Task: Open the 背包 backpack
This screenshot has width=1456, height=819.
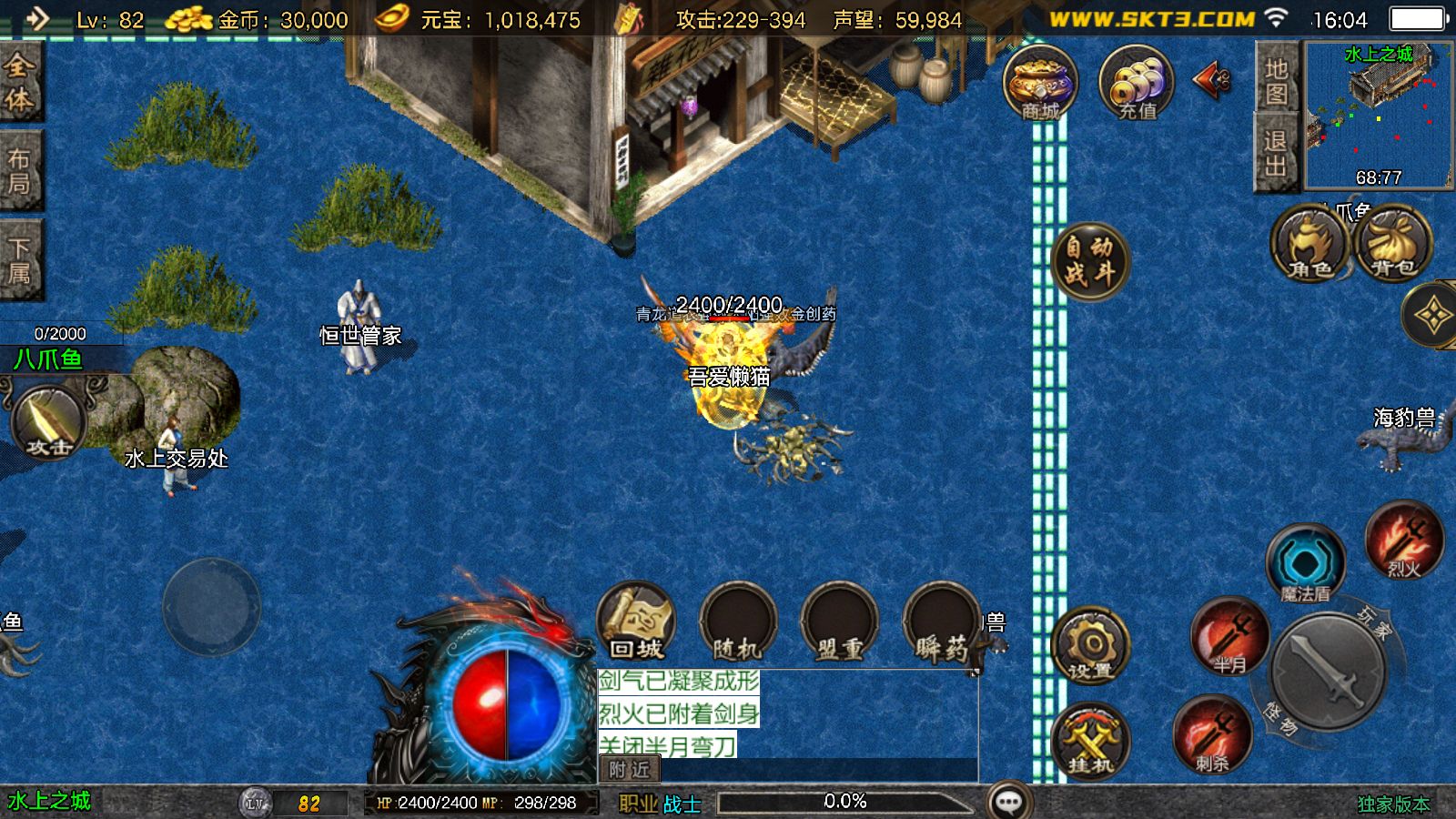Action: (x=1393, y=244)
